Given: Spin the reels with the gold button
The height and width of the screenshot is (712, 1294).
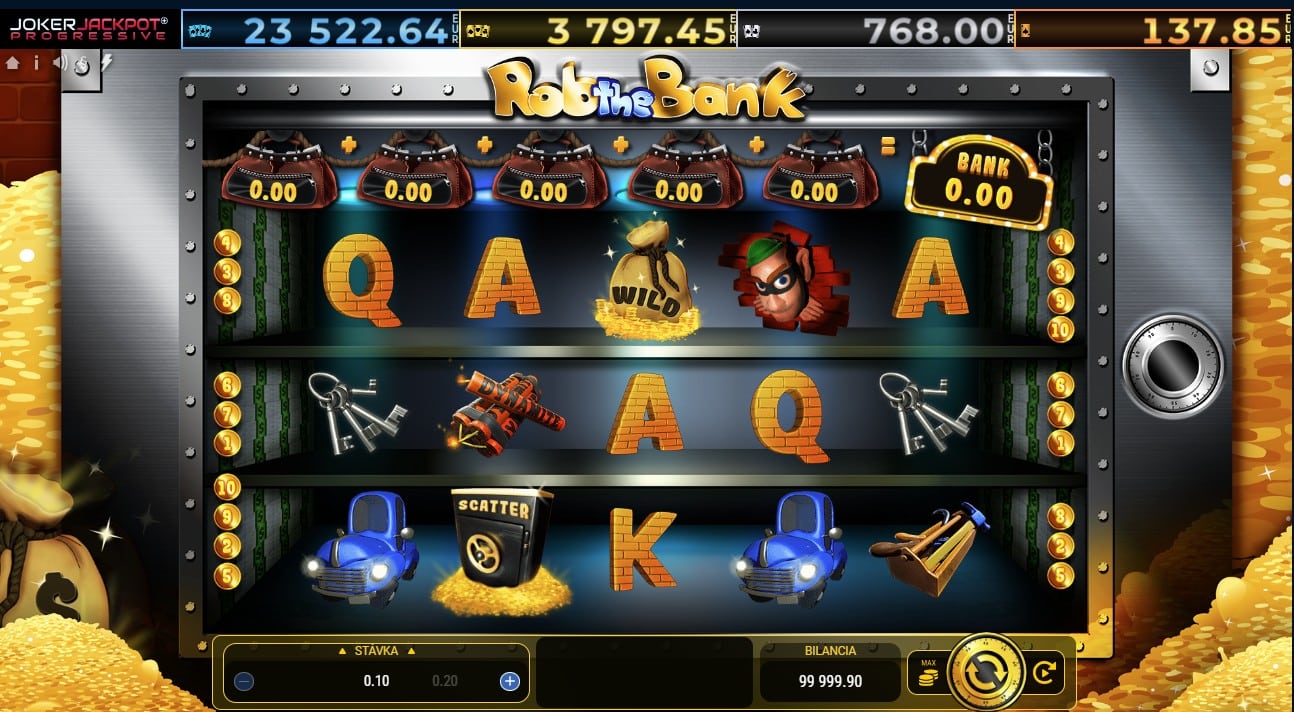Looking at the screenshot, I should click(985, 672).
